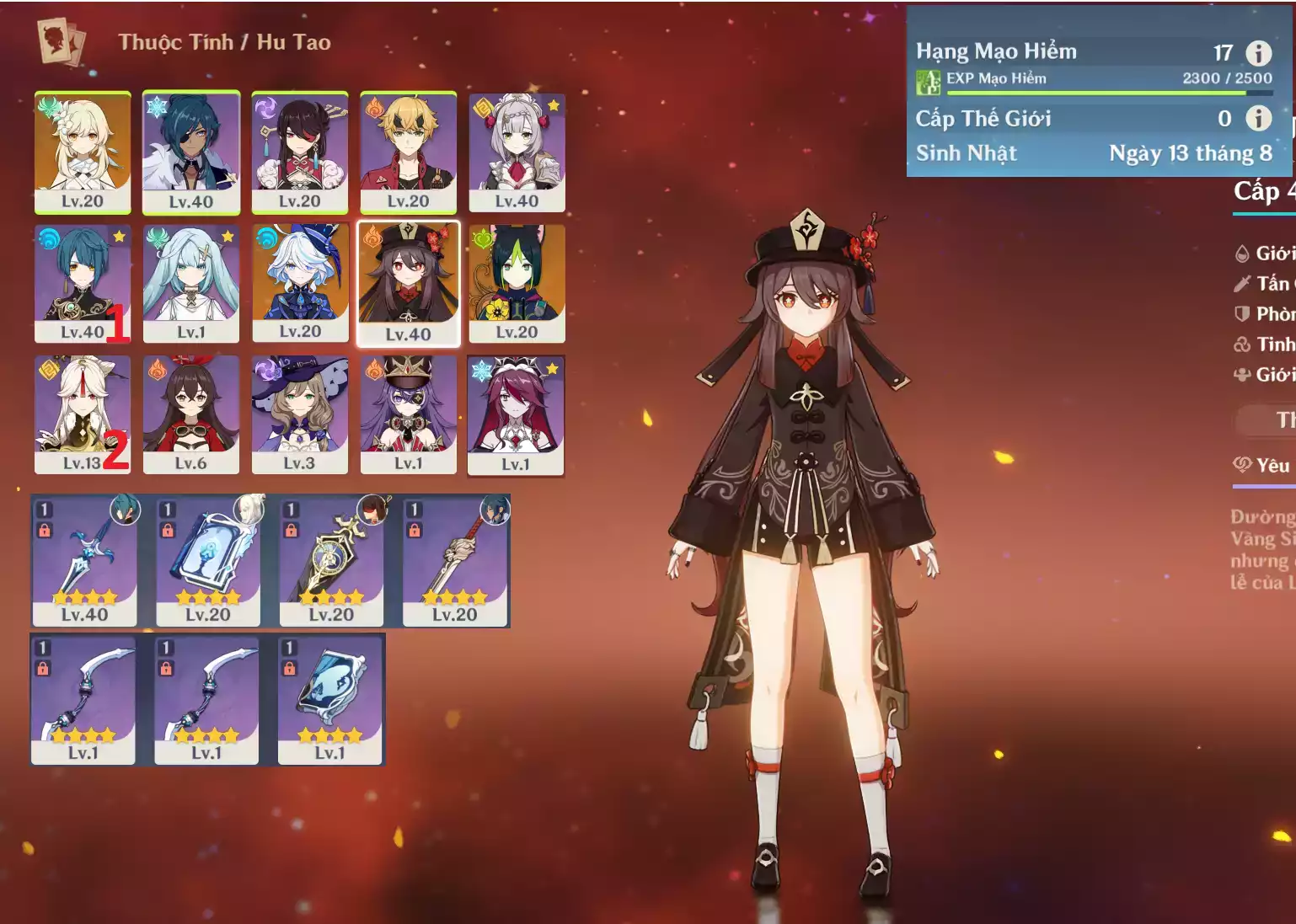This screenshot has height=924, width=1296.
Task: Choose Kaeya's Lv.40 portrait
Action: [191, 152]
